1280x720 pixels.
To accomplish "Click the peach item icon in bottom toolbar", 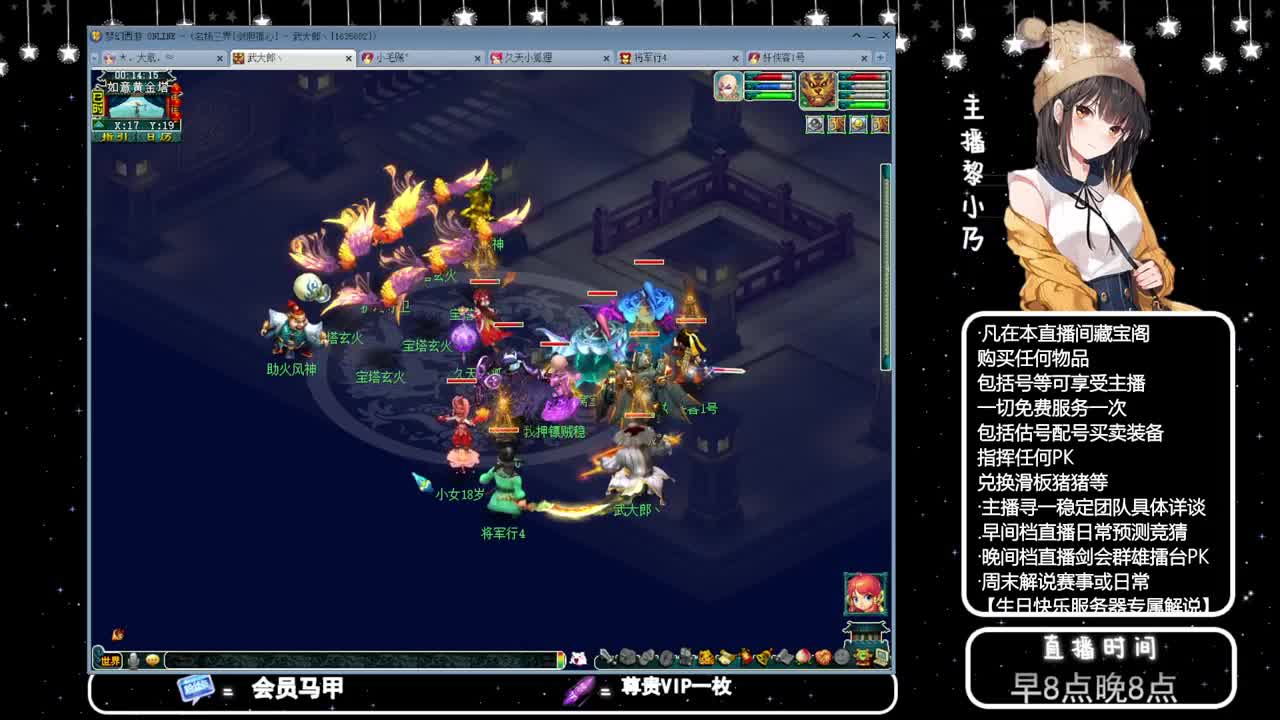I will click(803, 655).
